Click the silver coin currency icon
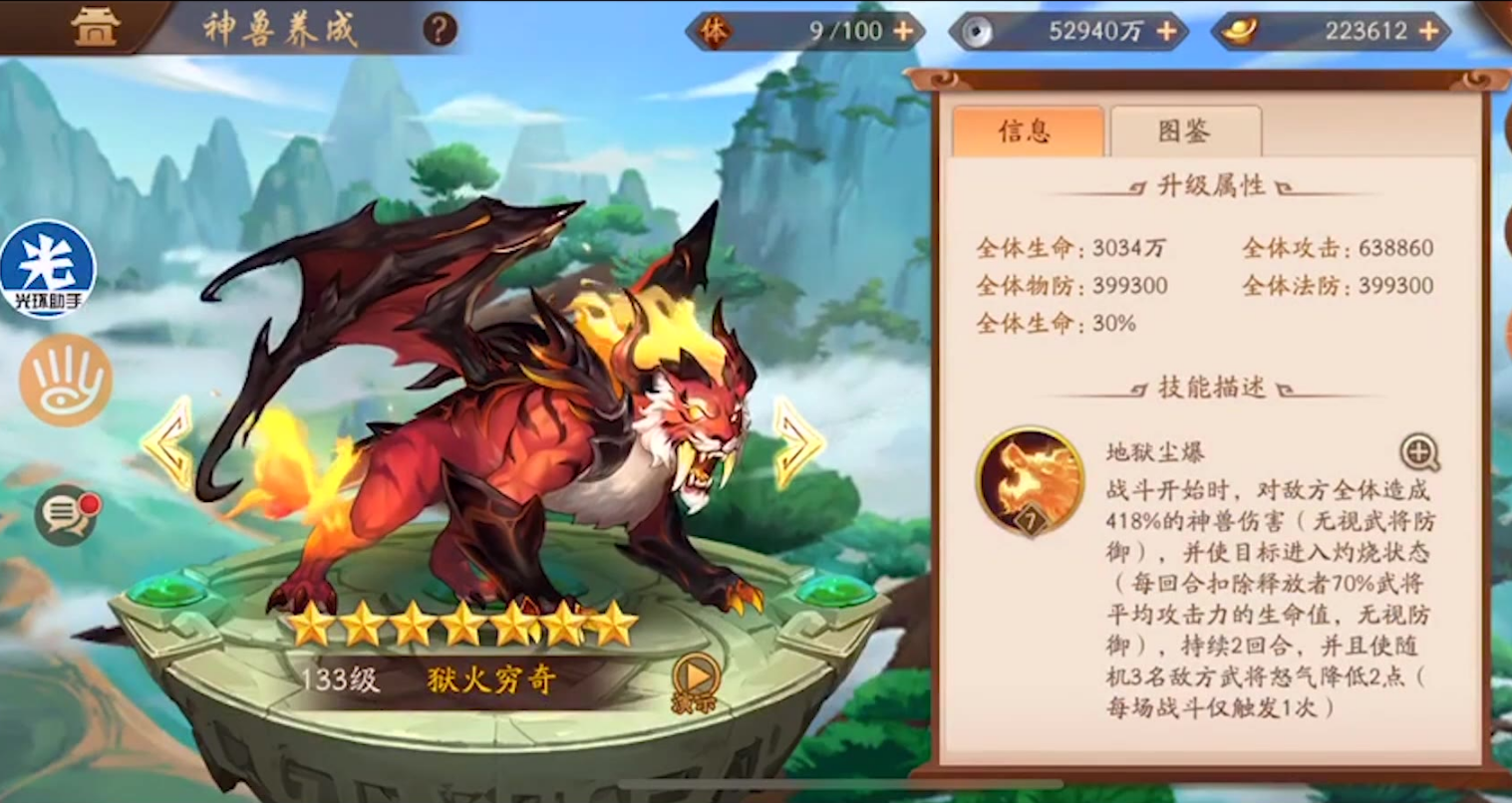The width and height of the screenshot is (1512, 803). point(978,30)
